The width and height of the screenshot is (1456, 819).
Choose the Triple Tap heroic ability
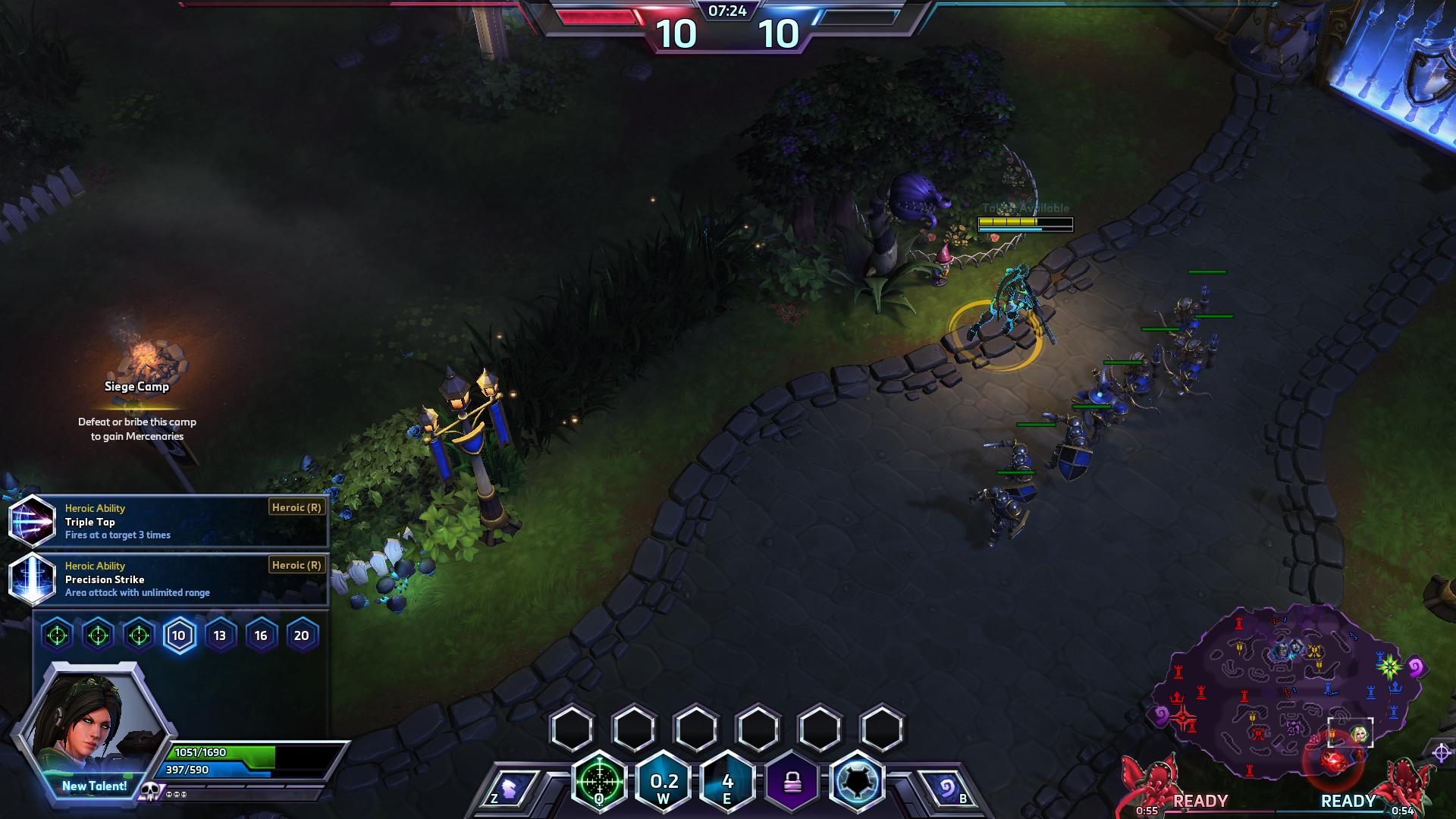(x=168, y=522)
